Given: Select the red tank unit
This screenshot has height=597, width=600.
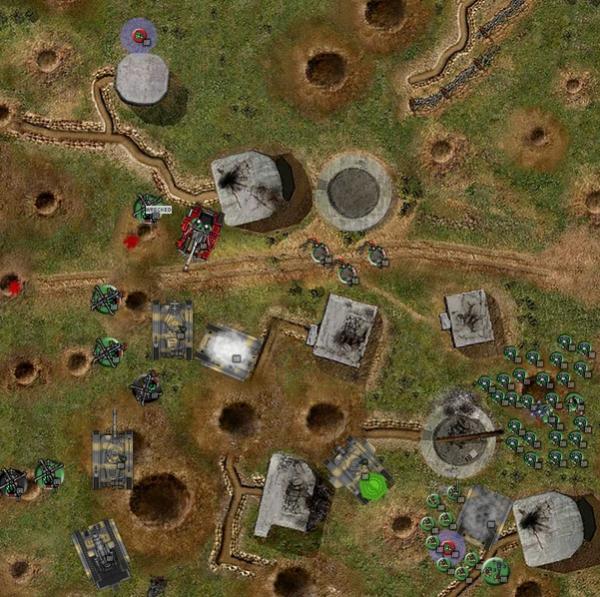Looking at the screenshot, I should [x=200, y=233].
